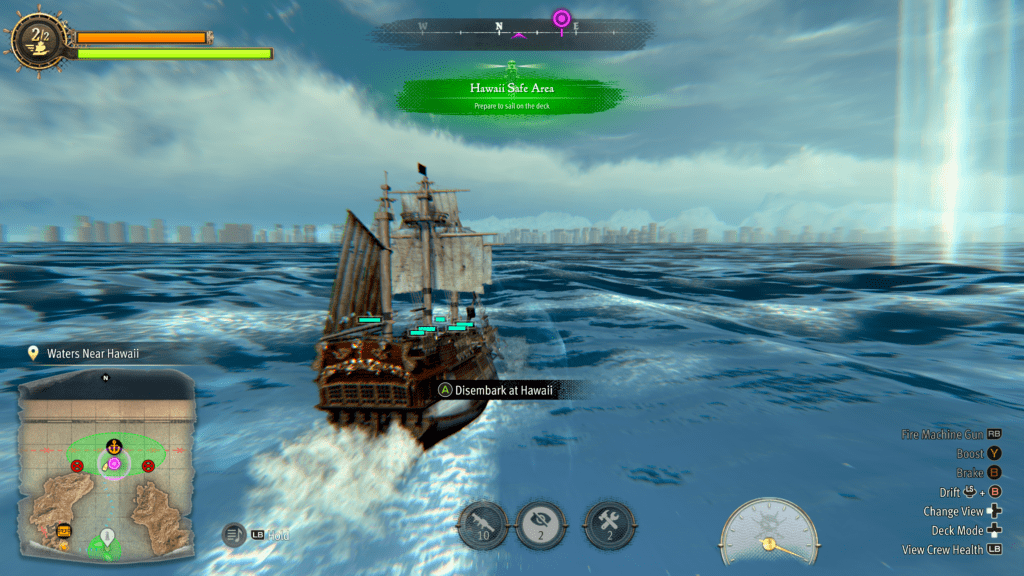
Task: Activate the crossed-out eye stealth item
Action: [x=541, y=524]
